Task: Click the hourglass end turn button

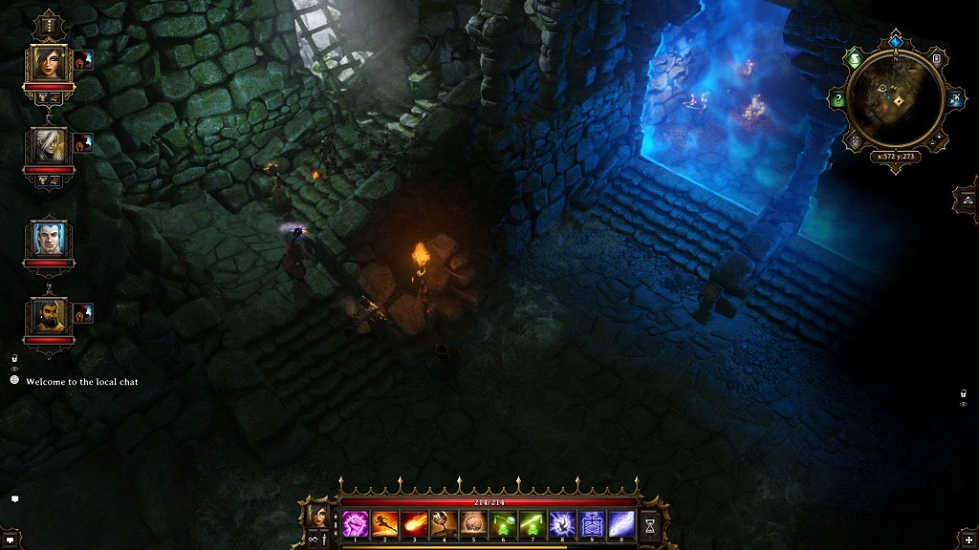Action: (x=650, y=524)
